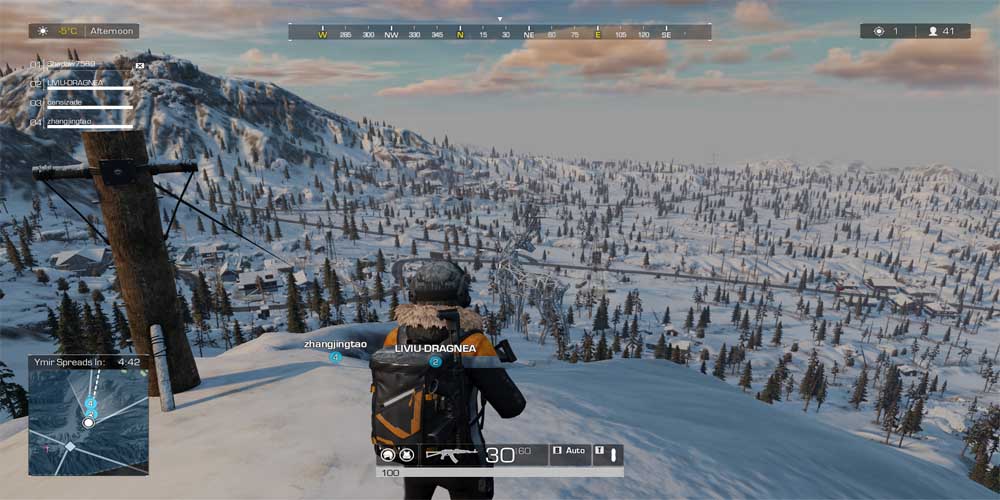Click the players remaining counter icon
The width and height of the screenshot is (1000, 500).
coord(933,31)
